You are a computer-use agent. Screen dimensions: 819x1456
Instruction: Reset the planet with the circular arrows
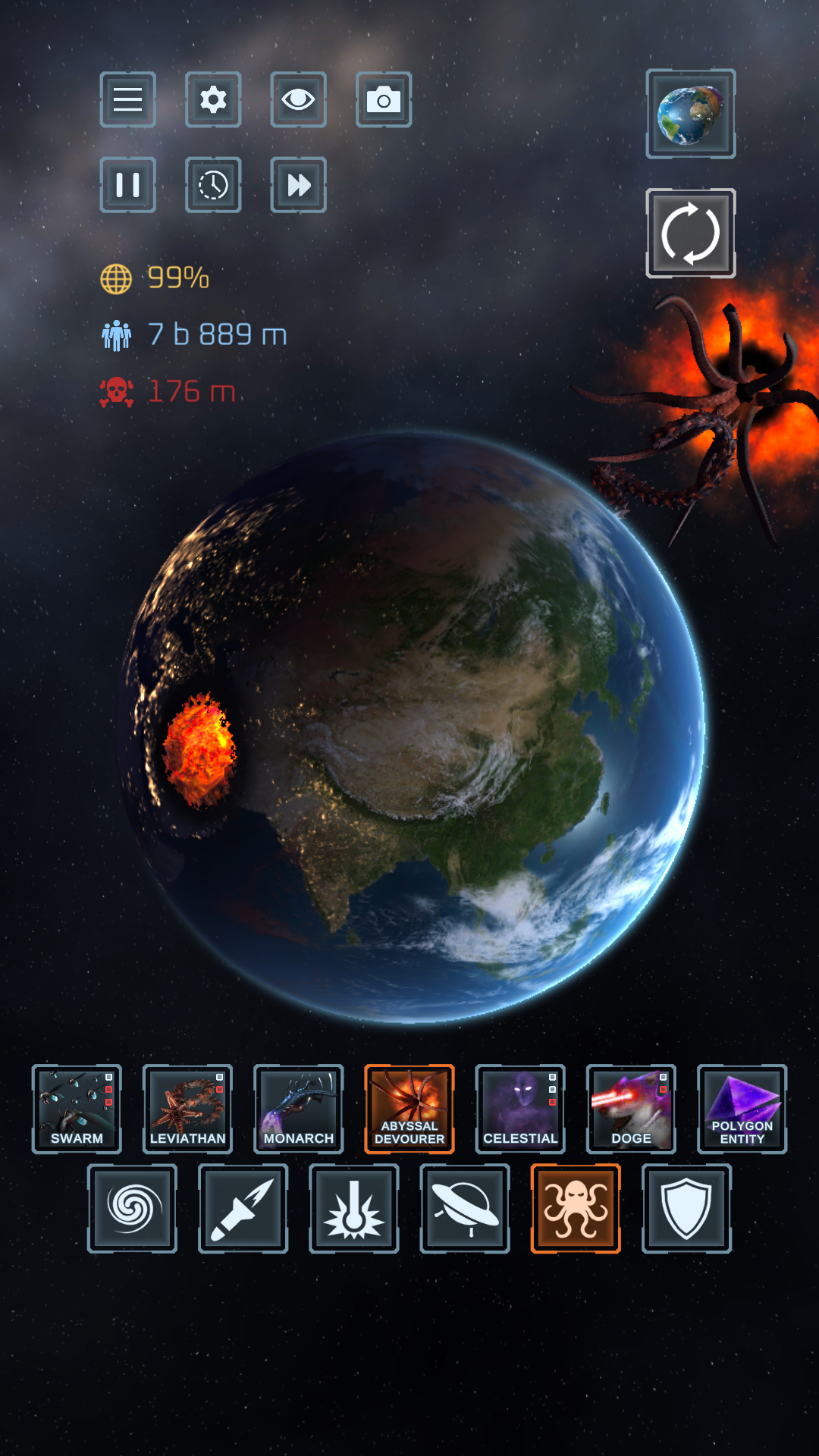pos(690,233)
